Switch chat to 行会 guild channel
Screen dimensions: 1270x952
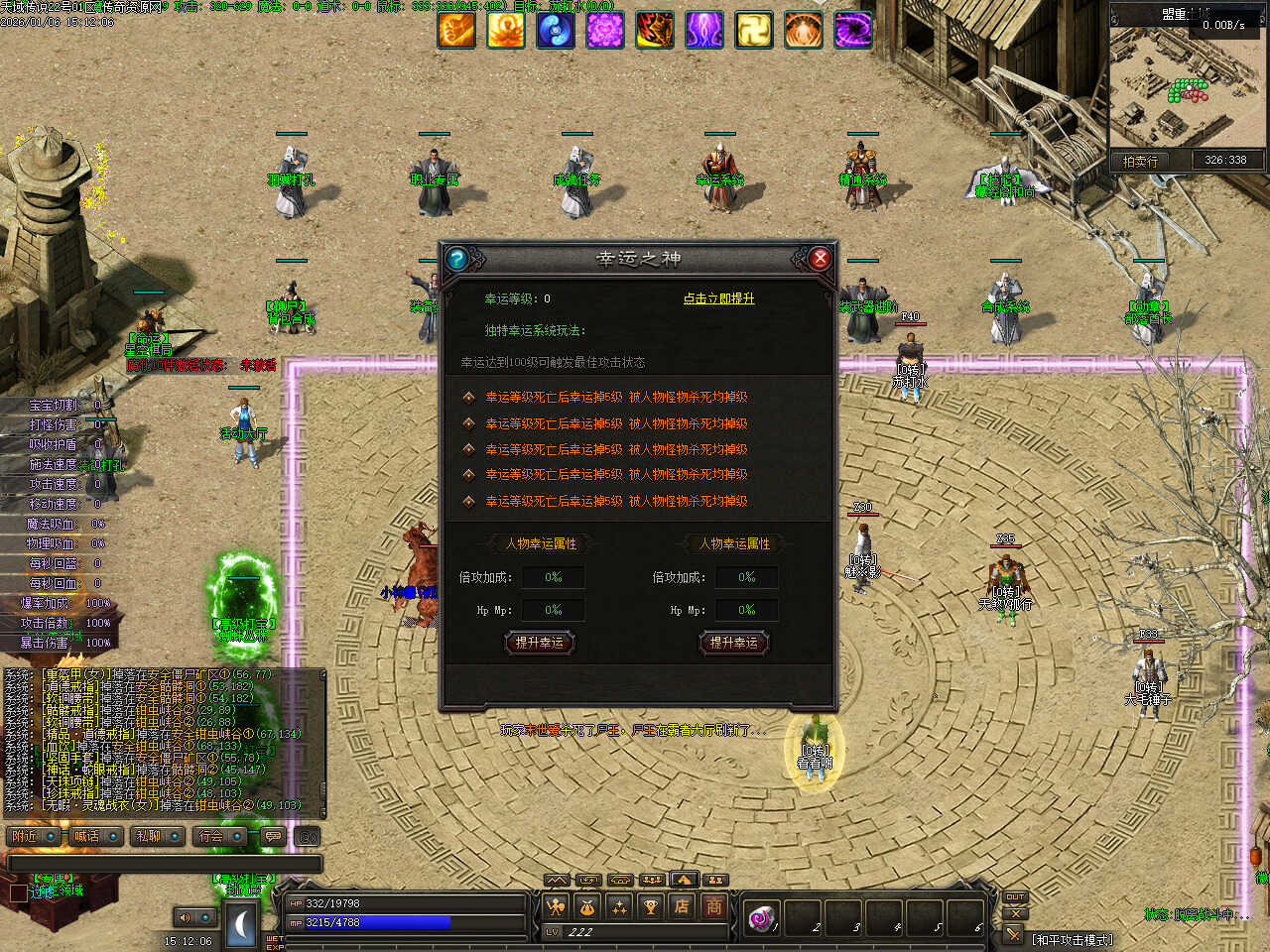click(219, 837)
